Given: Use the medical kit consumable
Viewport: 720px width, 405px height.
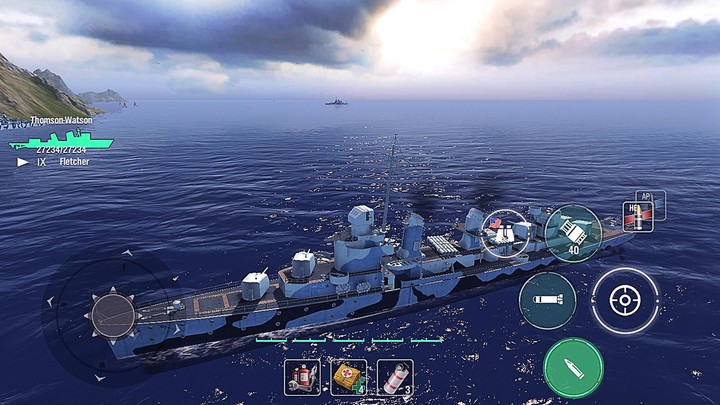Looking at the screenshot, I should (348, 377).
